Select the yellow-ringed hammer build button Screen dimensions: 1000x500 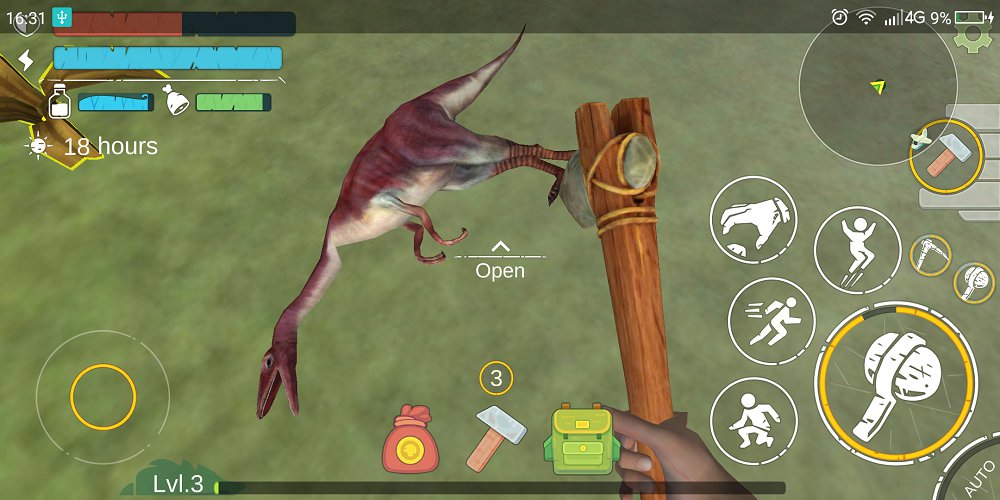945,156
